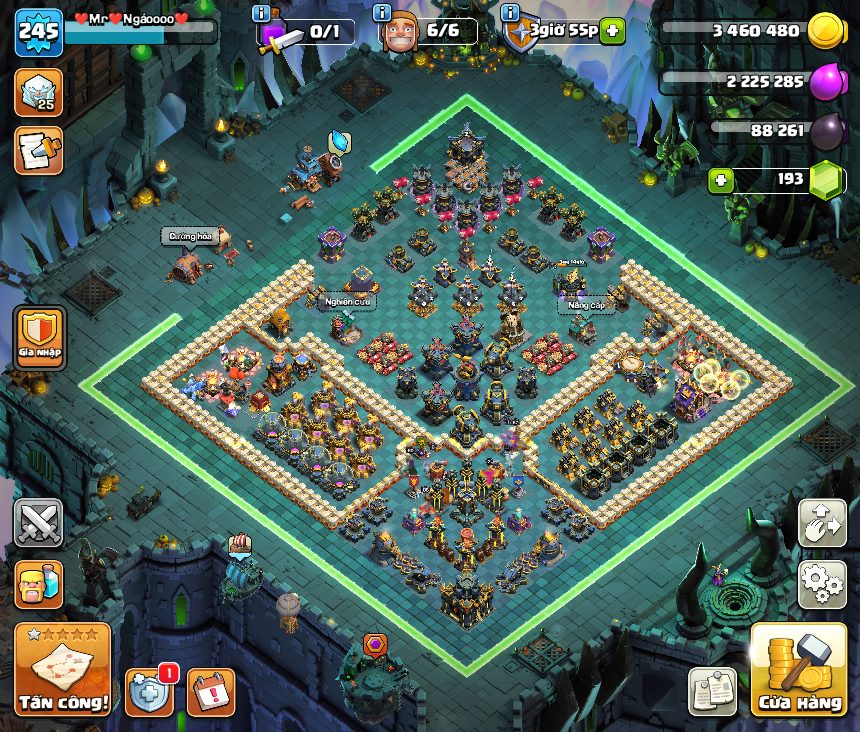This screenshot has height=732, width=860.
Task: Open the to-do checklist clipboard button
Action: (712, 692)
